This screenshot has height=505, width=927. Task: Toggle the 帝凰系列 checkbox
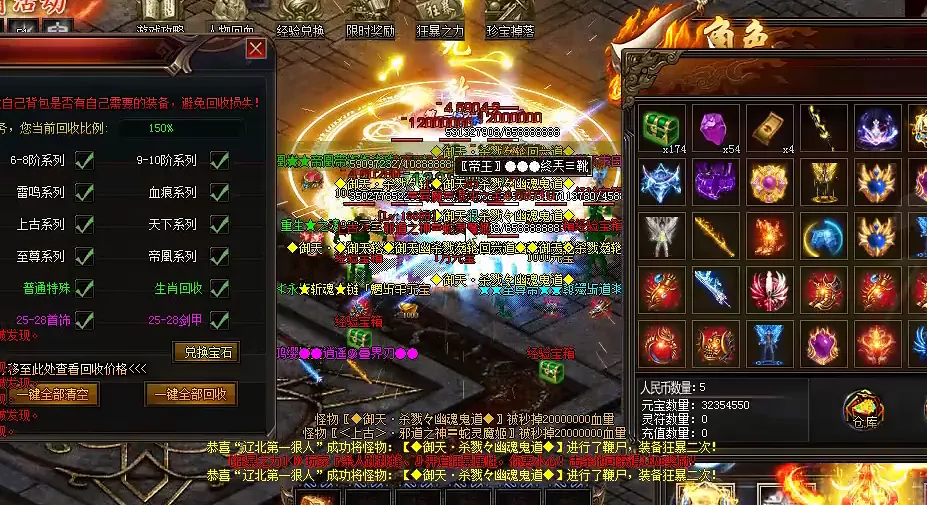click(x=220, y=256)
